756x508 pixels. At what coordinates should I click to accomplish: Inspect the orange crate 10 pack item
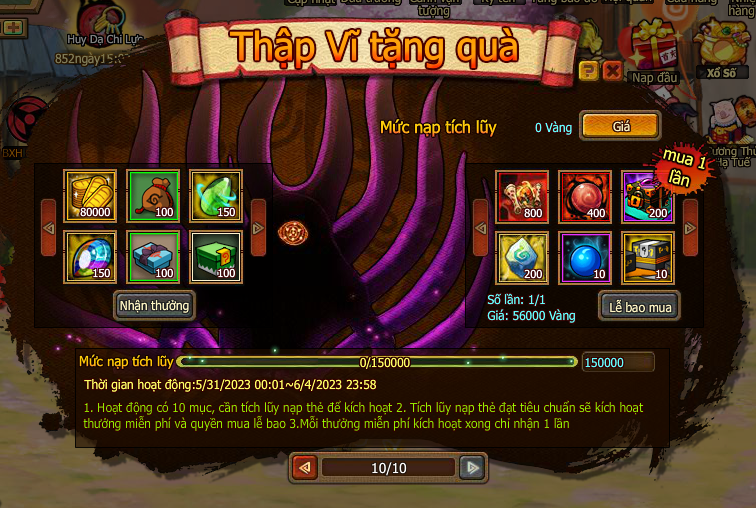pyautogui.click(x=647, y=257)
